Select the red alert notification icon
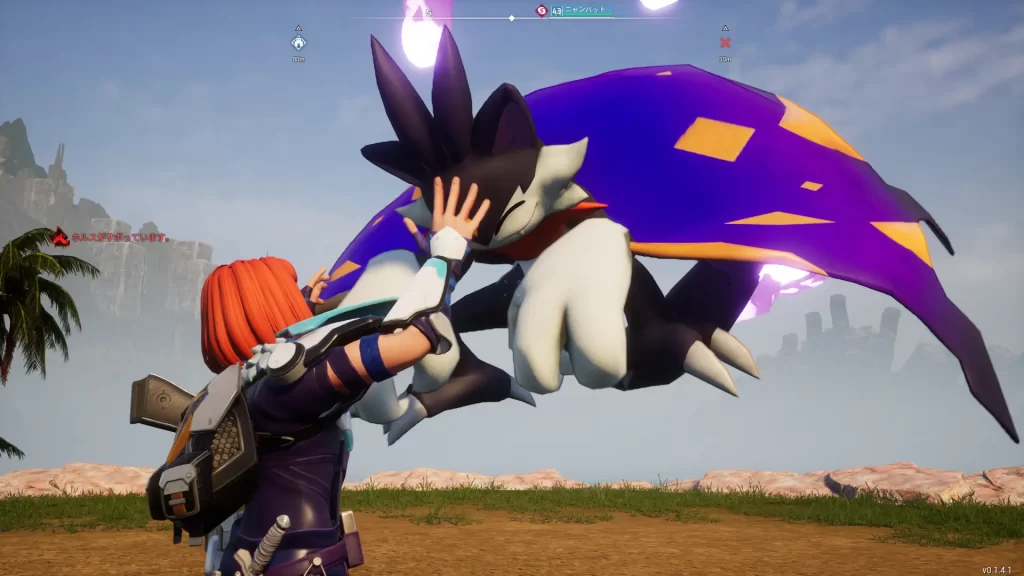The width and height of the screenshot is (1024, 576). tap(61, 237)
